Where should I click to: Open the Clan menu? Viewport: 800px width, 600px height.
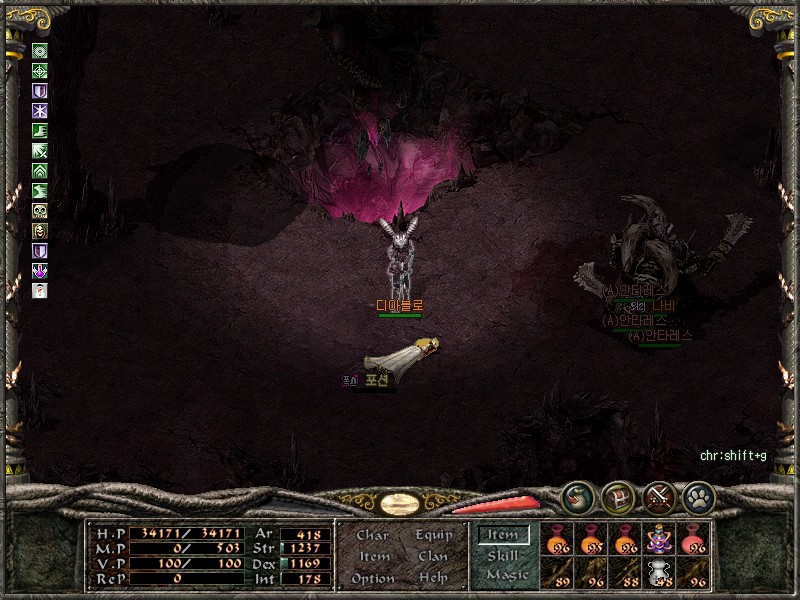[x=432, y=557]
